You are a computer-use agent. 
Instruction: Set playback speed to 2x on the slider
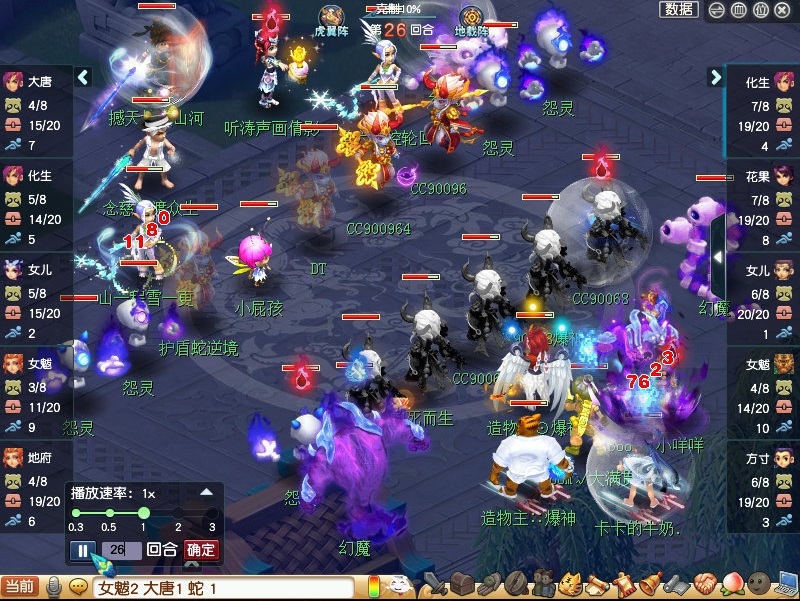click(x=178, y=513)
